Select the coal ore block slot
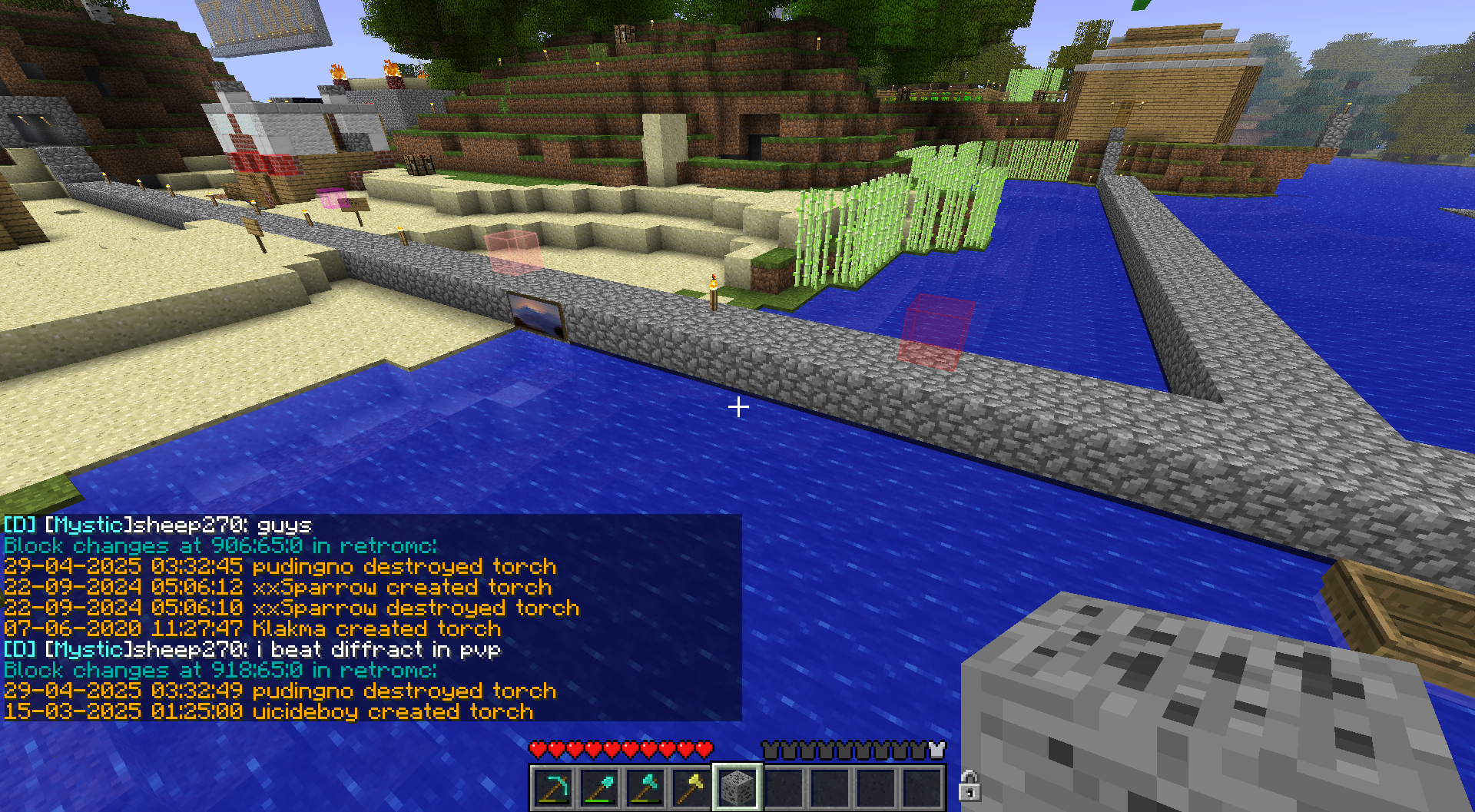 click(x=737, y=787)
